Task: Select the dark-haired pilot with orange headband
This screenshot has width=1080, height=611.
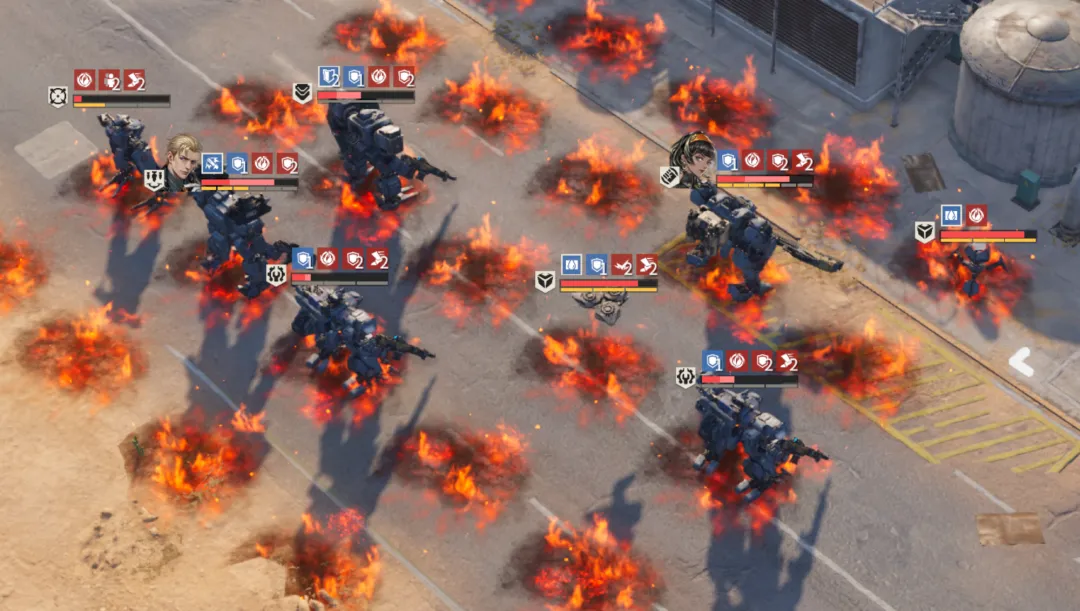Action: [x=696, y=159]
